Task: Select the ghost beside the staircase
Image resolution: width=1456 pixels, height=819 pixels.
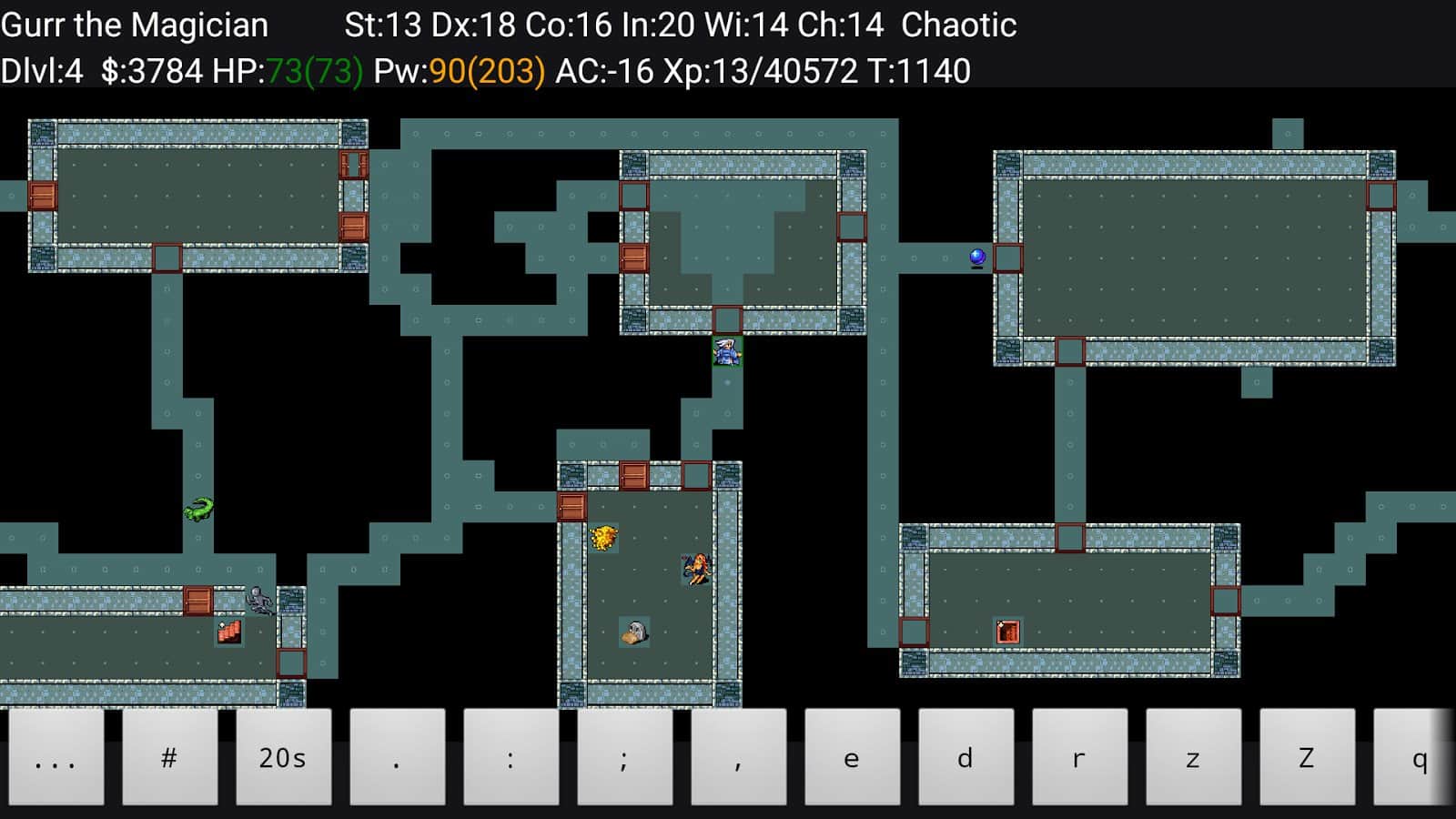Action: tap(258, 602)
